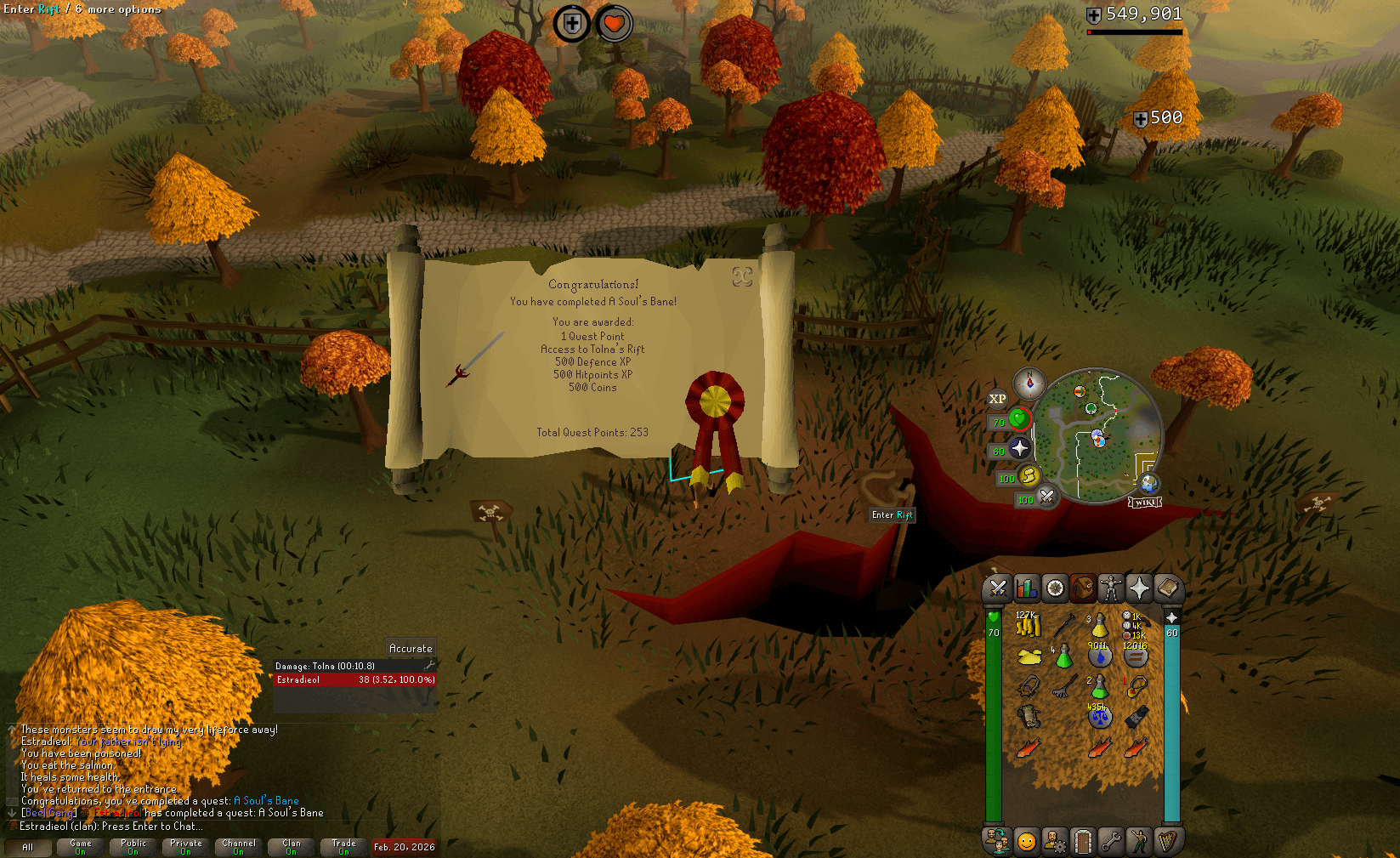Open the Magic spellbook tab
This screenshot has height=858, width=1400.
coord(1167,588)
